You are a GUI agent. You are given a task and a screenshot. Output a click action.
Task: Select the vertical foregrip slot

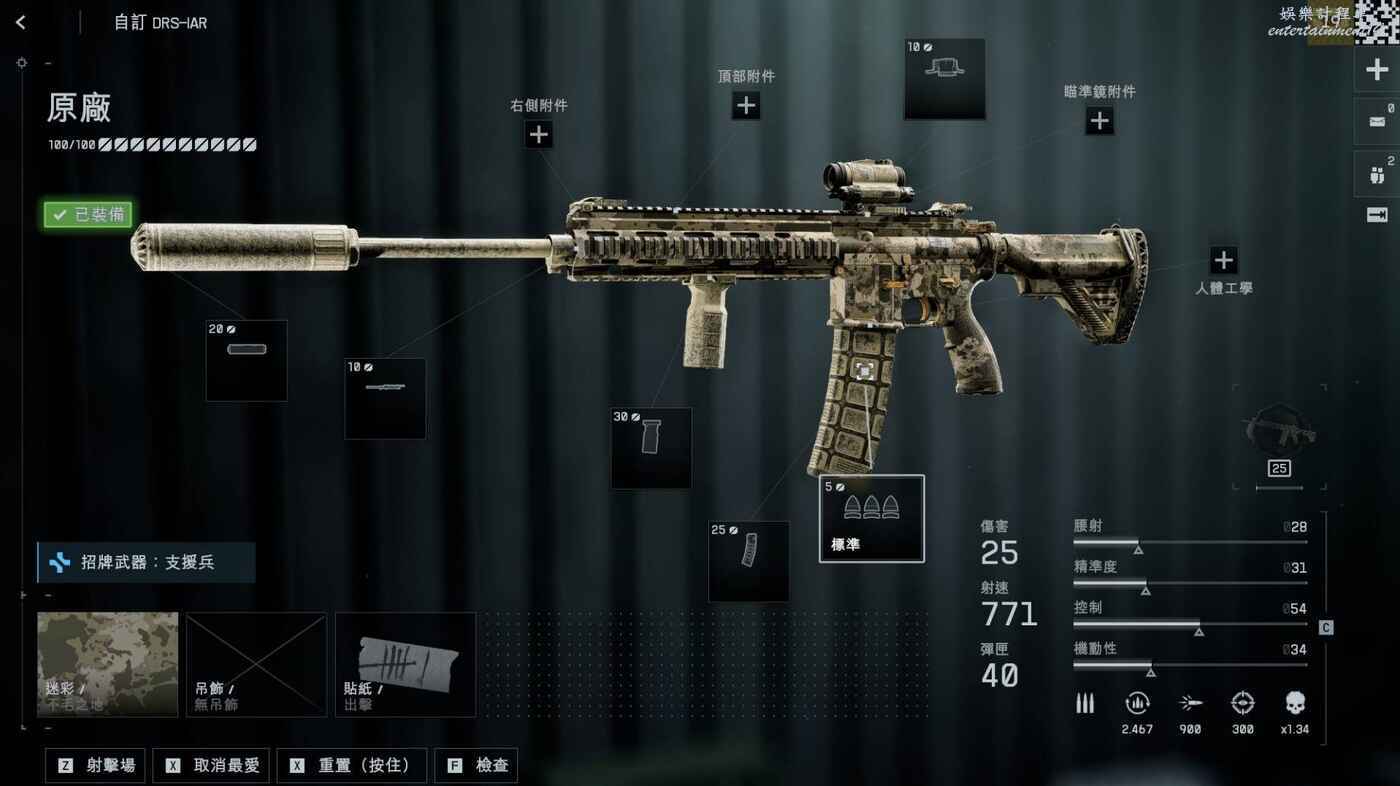(651, 447)
